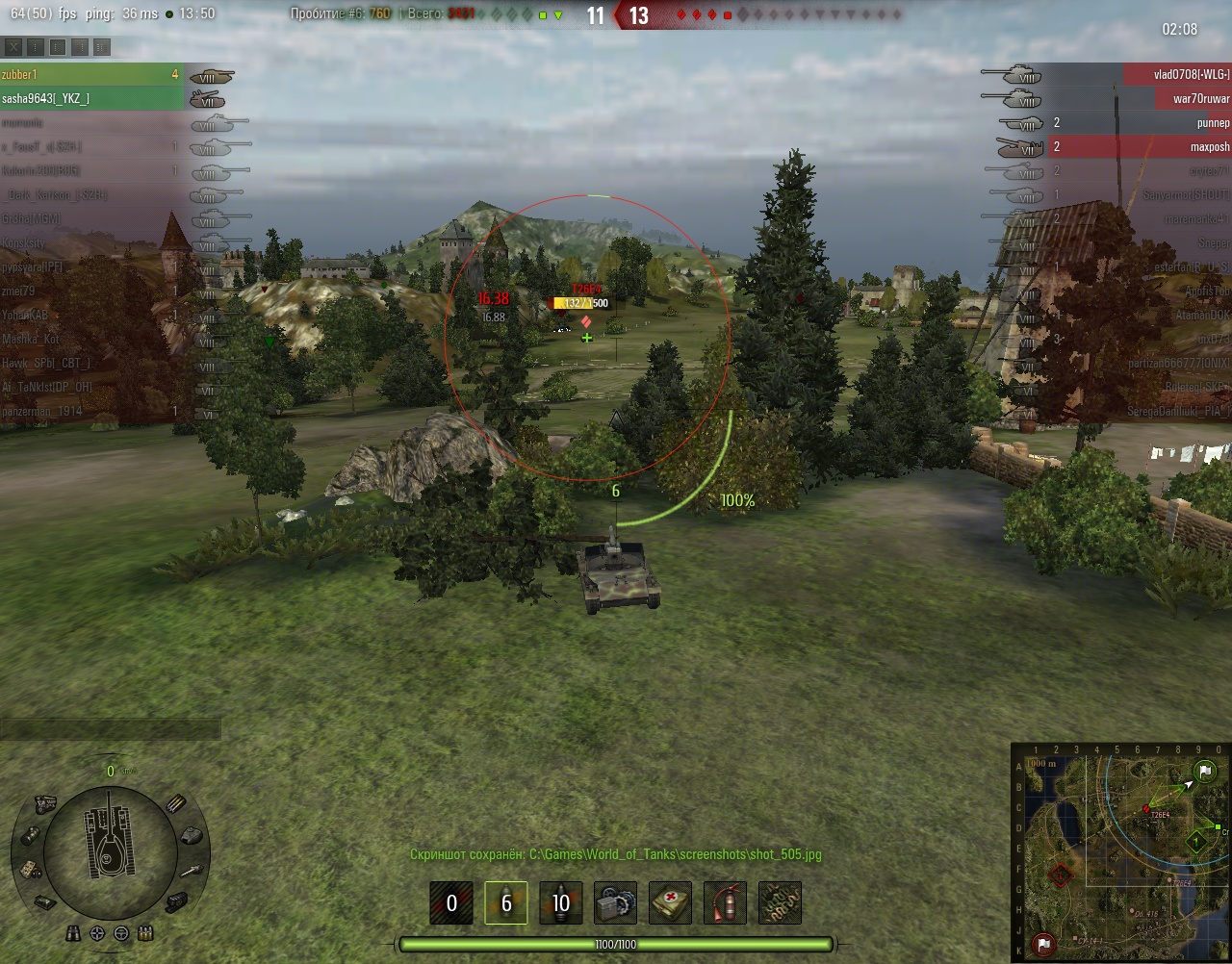
Task: Click the T26E4 marker on the minimap
Action: pos(1146,808)
